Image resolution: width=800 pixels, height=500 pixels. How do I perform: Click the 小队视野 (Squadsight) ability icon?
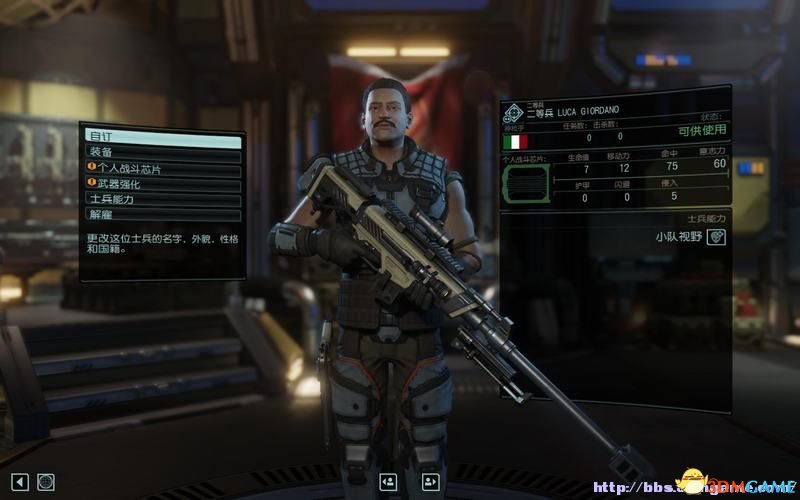(x=716, y=237)
